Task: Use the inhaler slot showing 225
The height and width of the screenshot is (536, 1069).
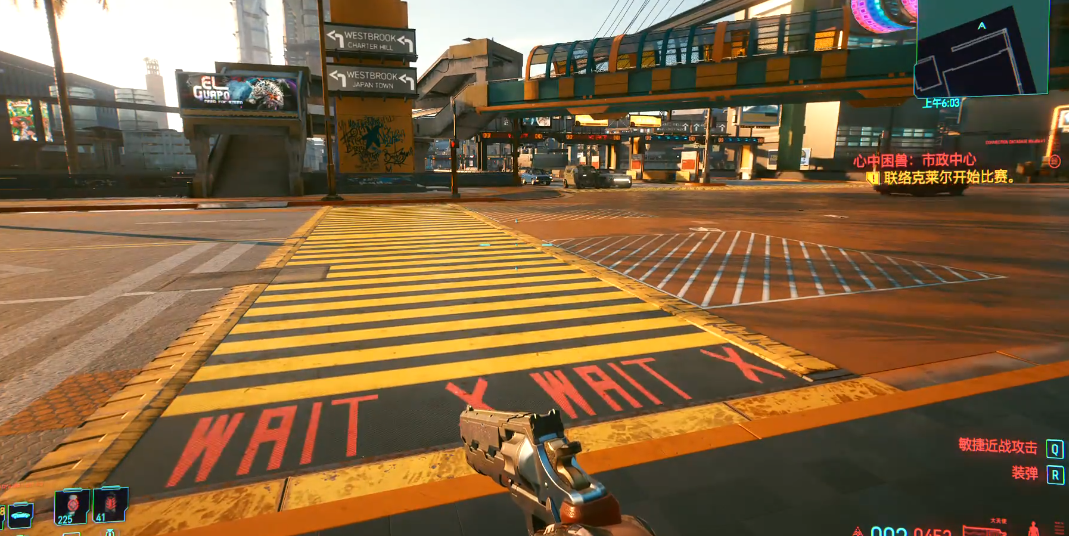Action: tap(72, 505)
